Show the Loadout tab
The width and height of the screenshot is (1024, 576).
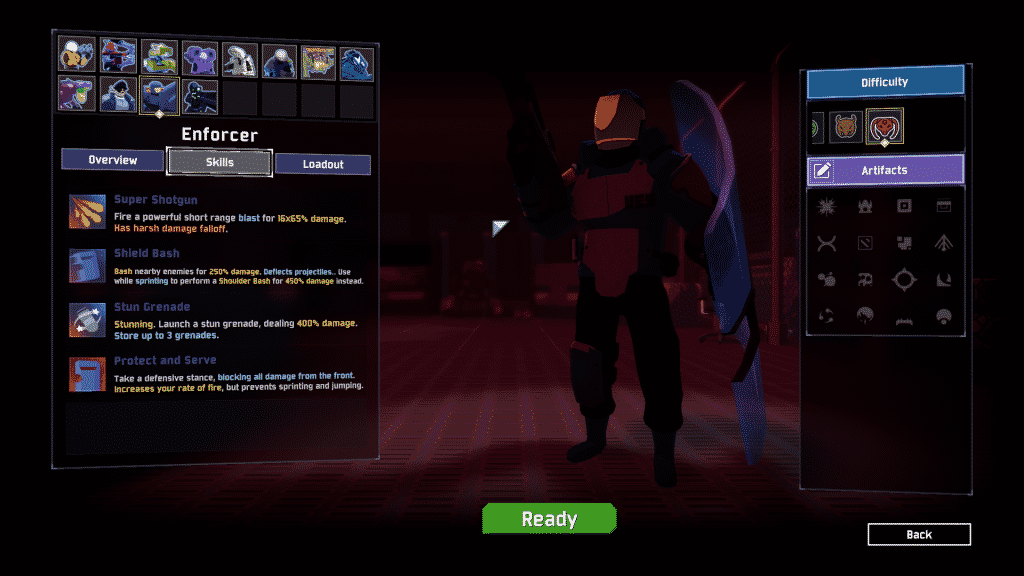[323, 164]
